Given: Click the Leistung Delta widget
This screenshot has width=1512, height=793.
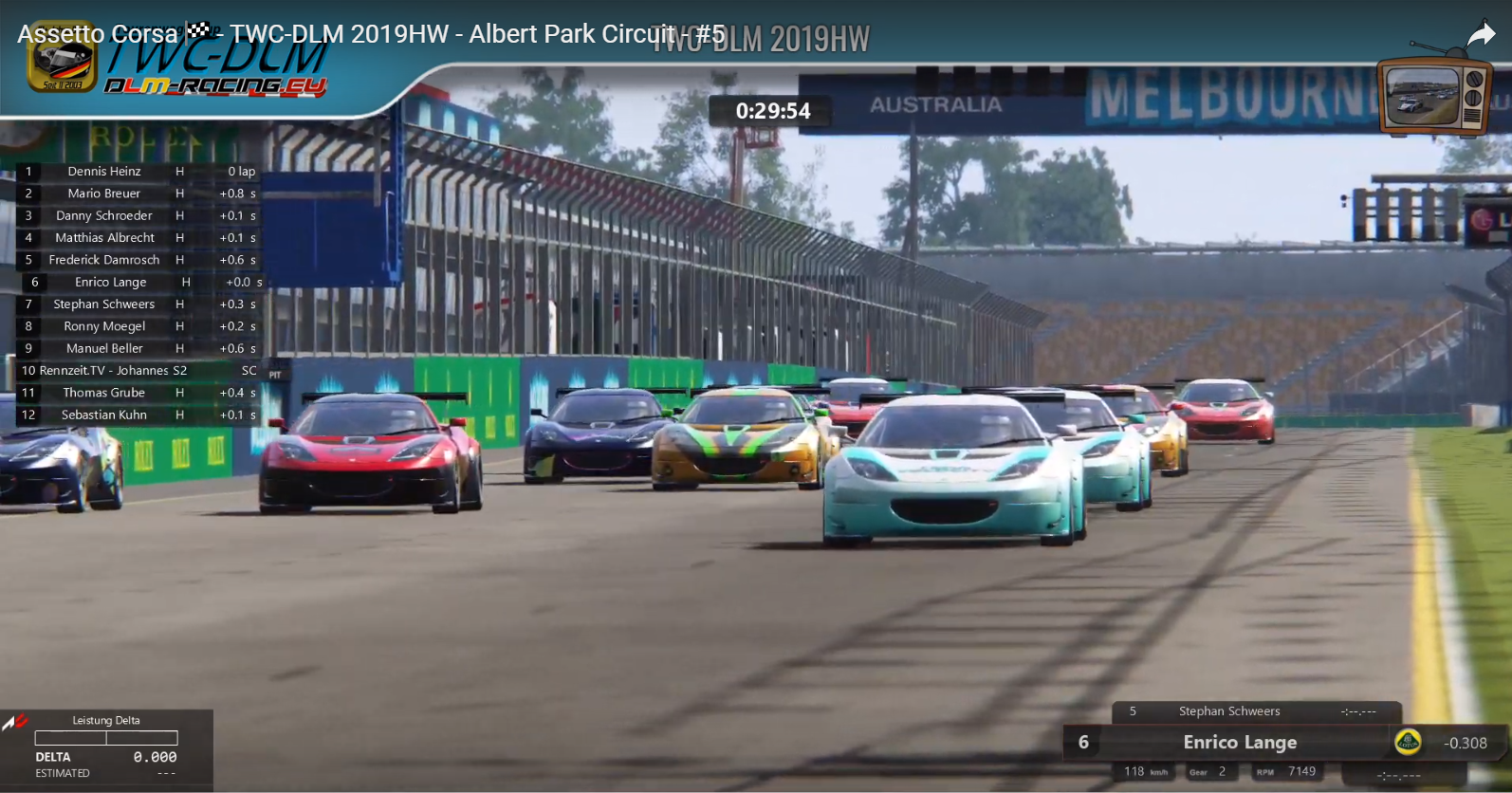Looking at the screenshot, I should (106, 748).
